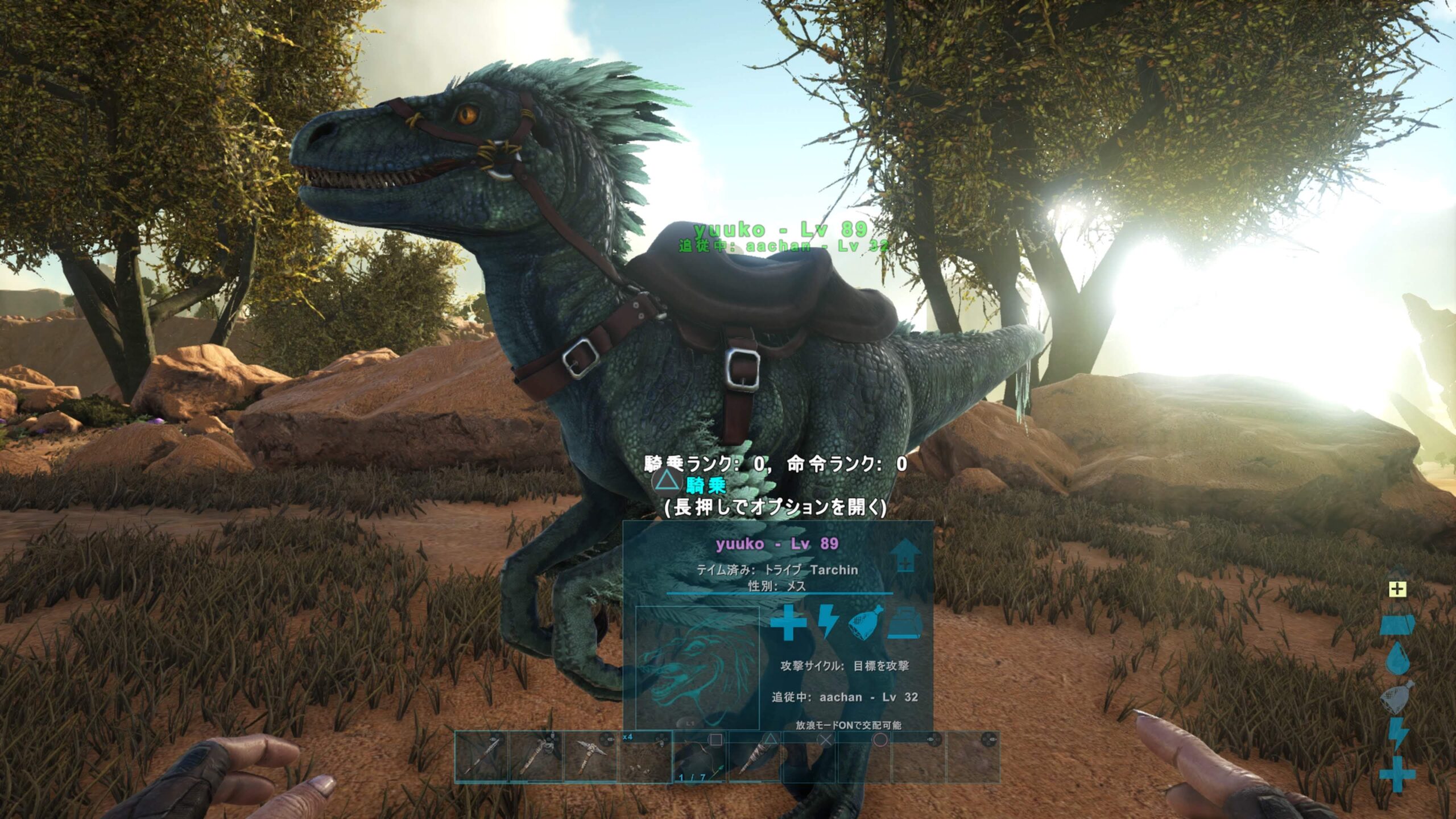This screenshot has width=1456, height=819.
Task: Click the yellow plus level-up indicator
Action: pos(1397,589)
